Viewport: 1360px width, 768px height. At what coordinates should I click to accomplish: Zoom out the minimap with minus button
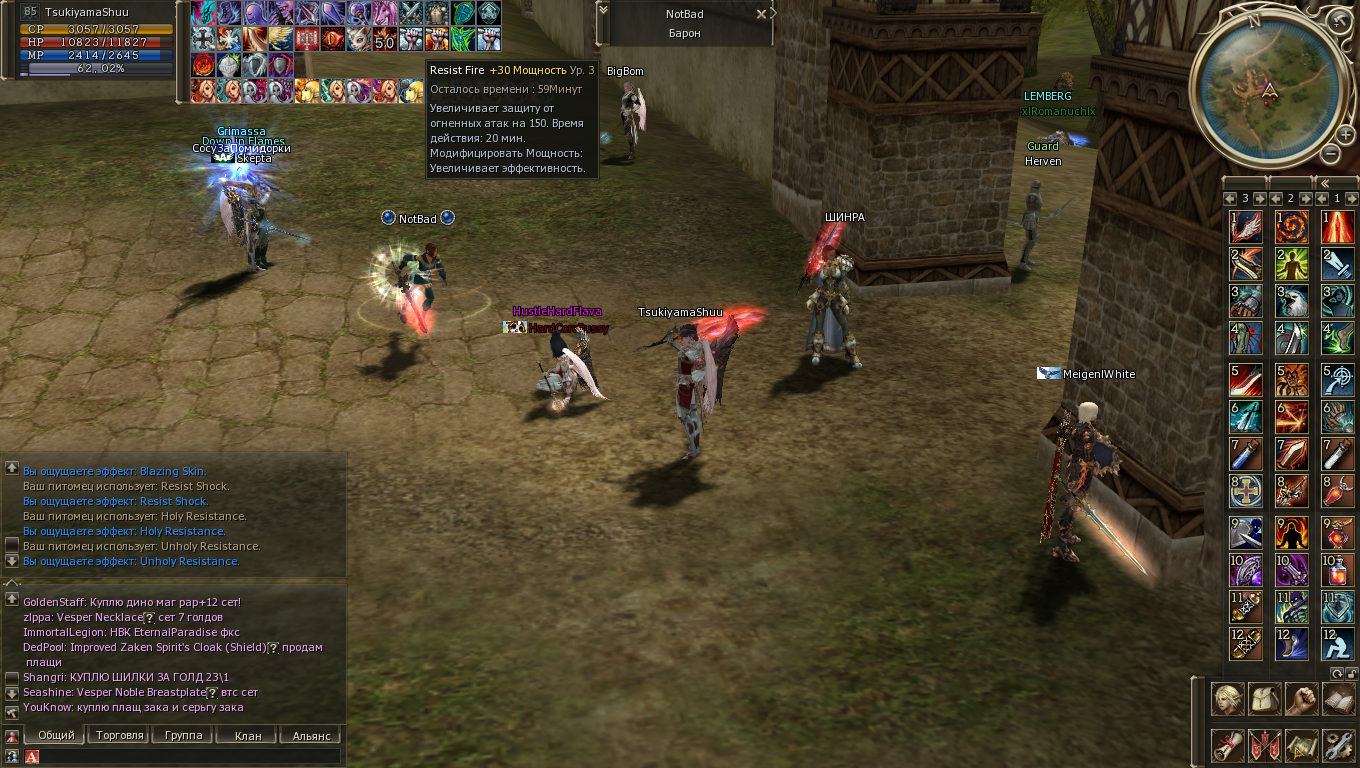(1330, 153)
